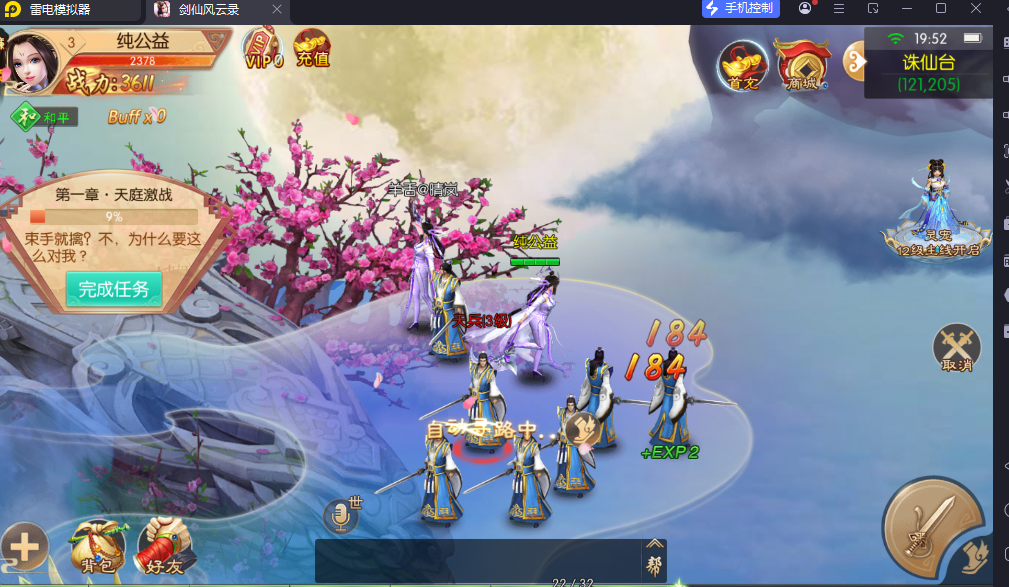Screen dimensions: 1009x587
Task: Toggle the 和平 peace mode
Action: click(x=45, y=117)
